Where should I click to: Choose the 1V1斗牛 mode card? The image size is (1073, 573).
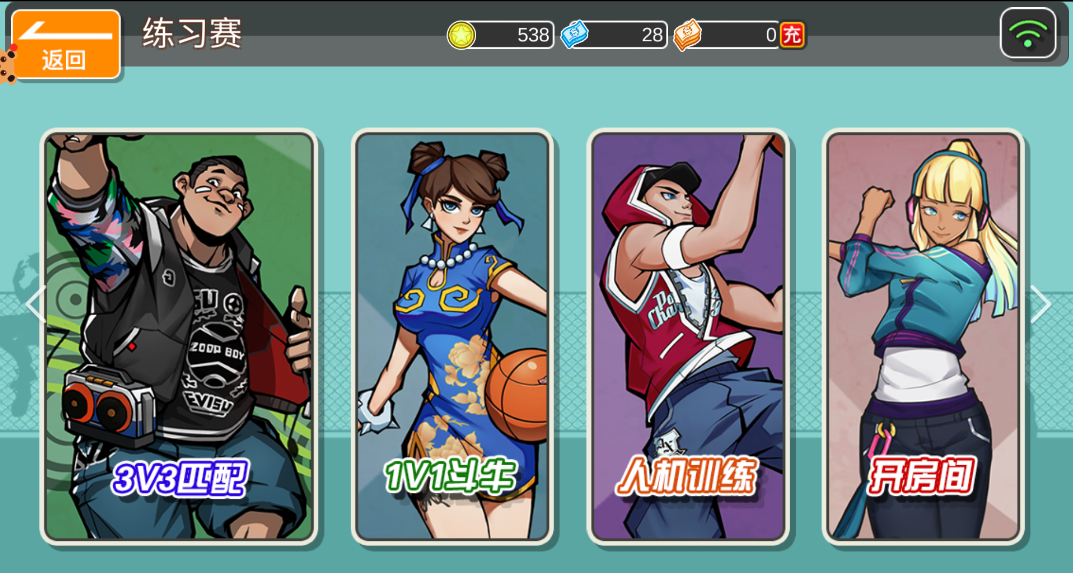point(452,337)
